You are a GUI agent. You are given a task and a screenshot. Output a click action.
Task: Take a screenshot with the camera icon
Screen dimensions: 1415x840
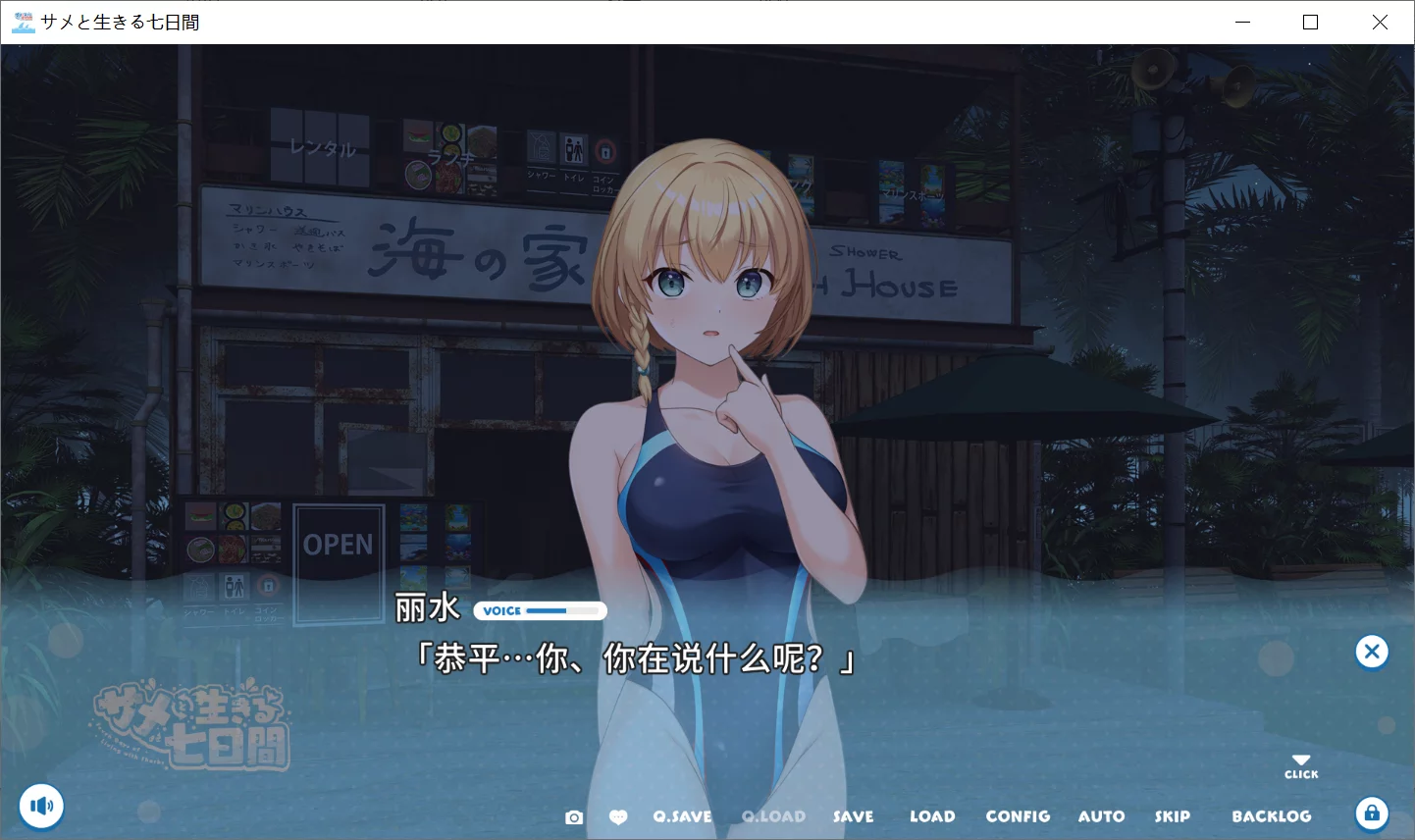tap(574, 815)
